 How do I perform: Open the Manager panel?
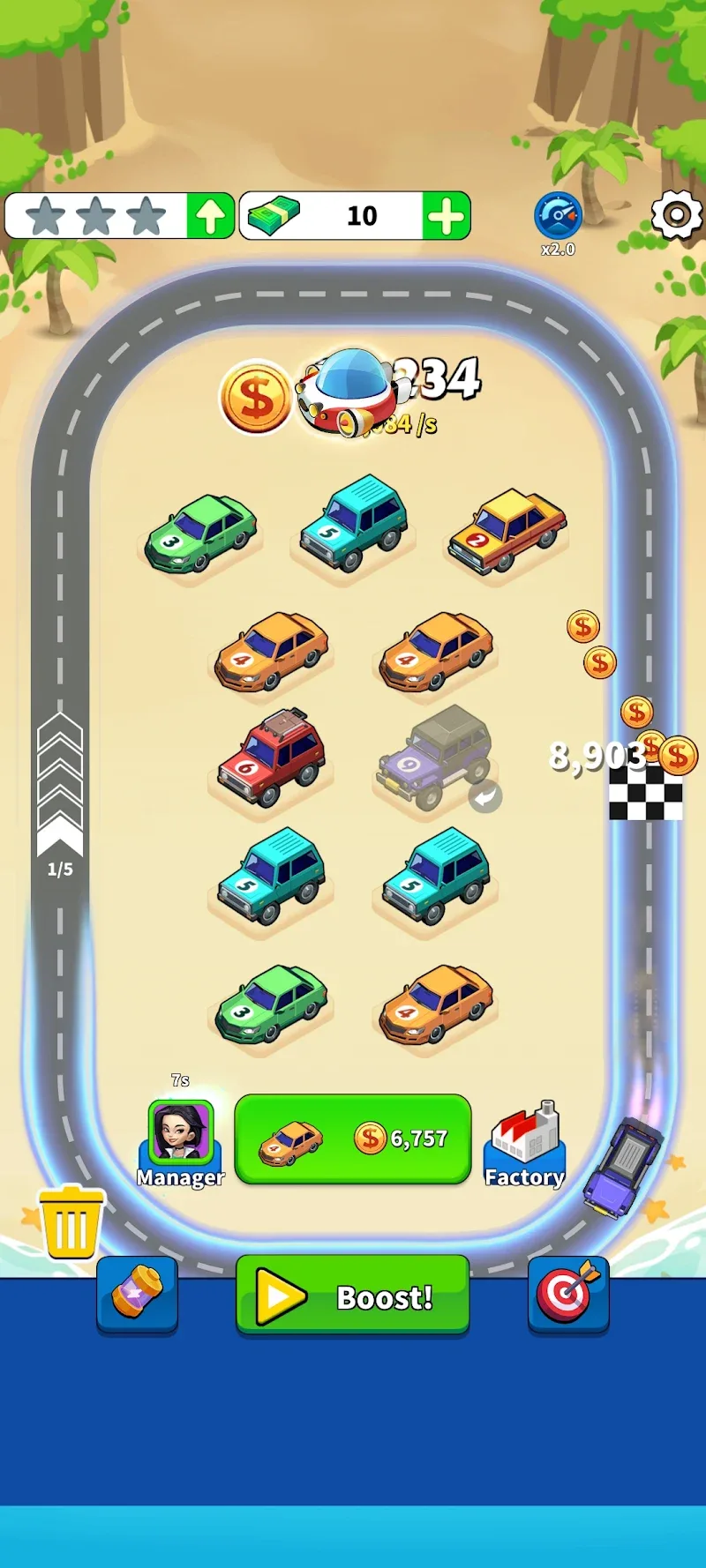pyautogui.click(x=181, y=1142)
